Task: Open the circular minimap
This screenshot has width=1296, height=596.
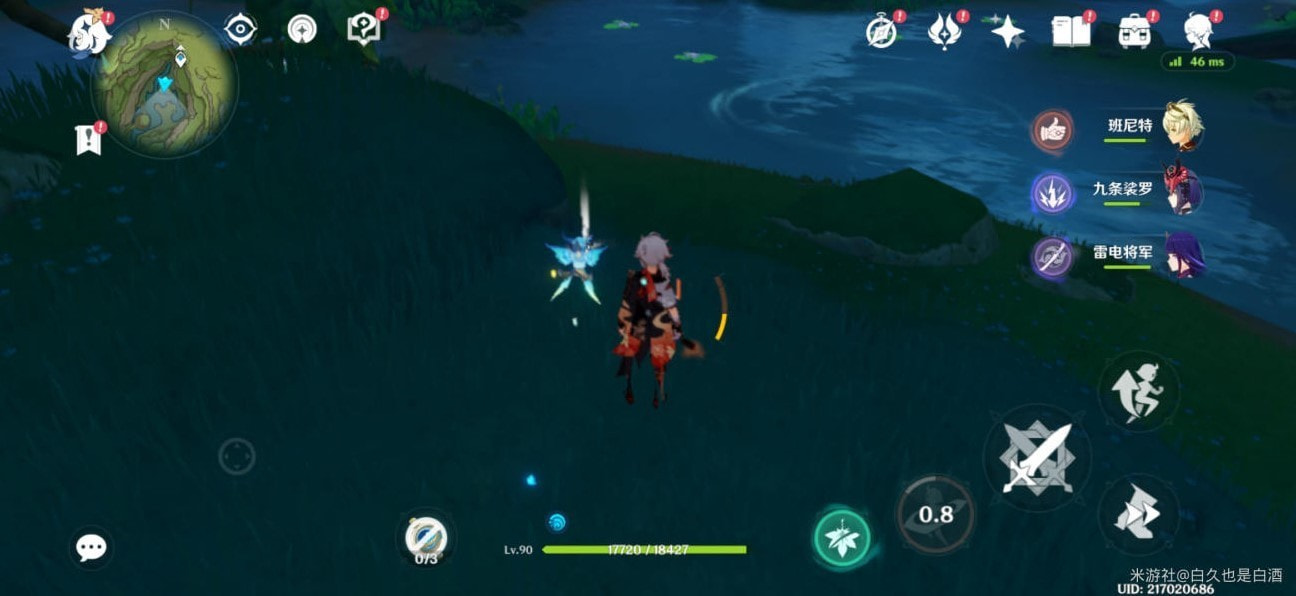Action: (x=165, y=84)
